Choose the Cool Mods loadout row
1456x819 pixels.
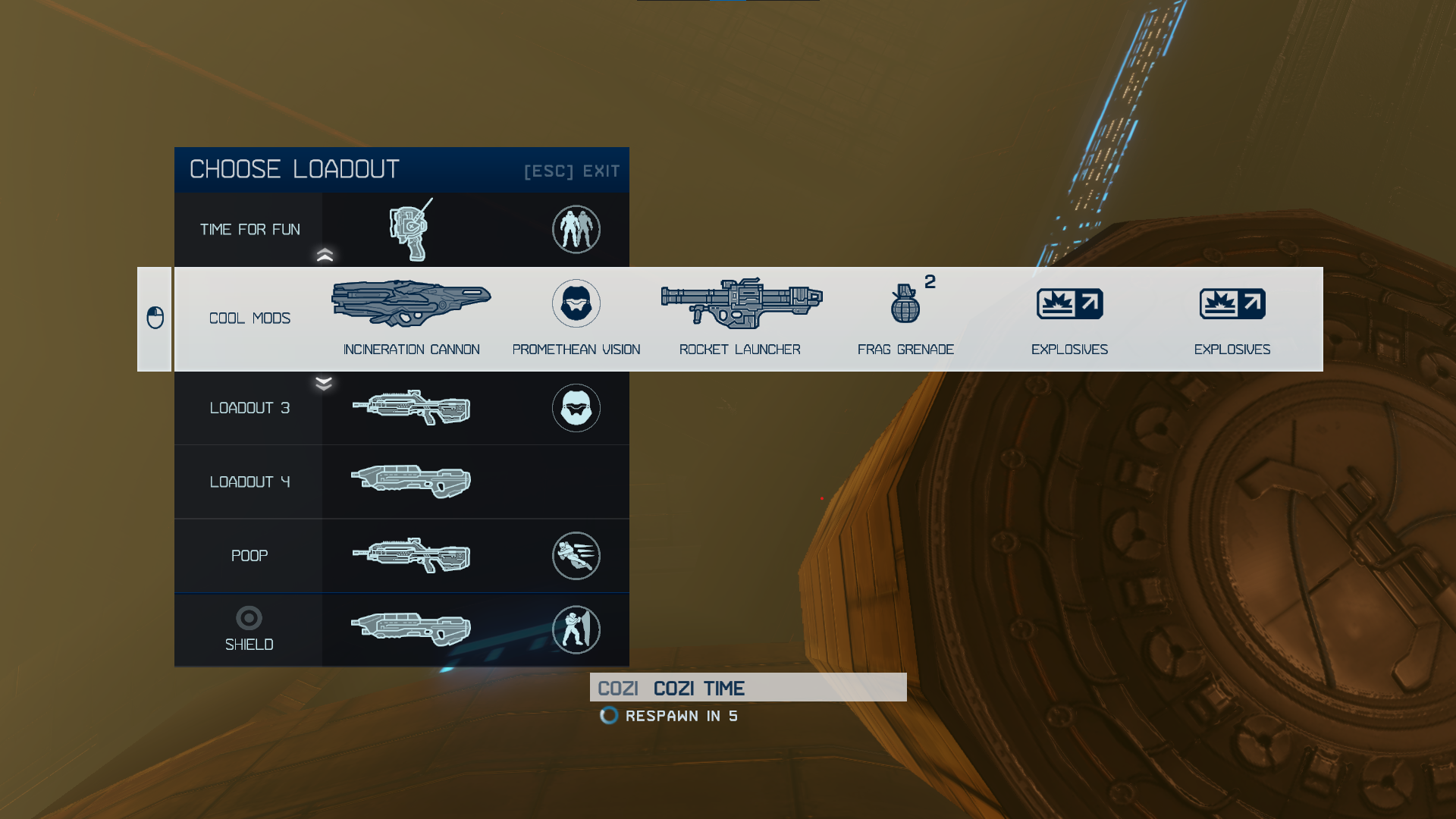coord(249,318)
